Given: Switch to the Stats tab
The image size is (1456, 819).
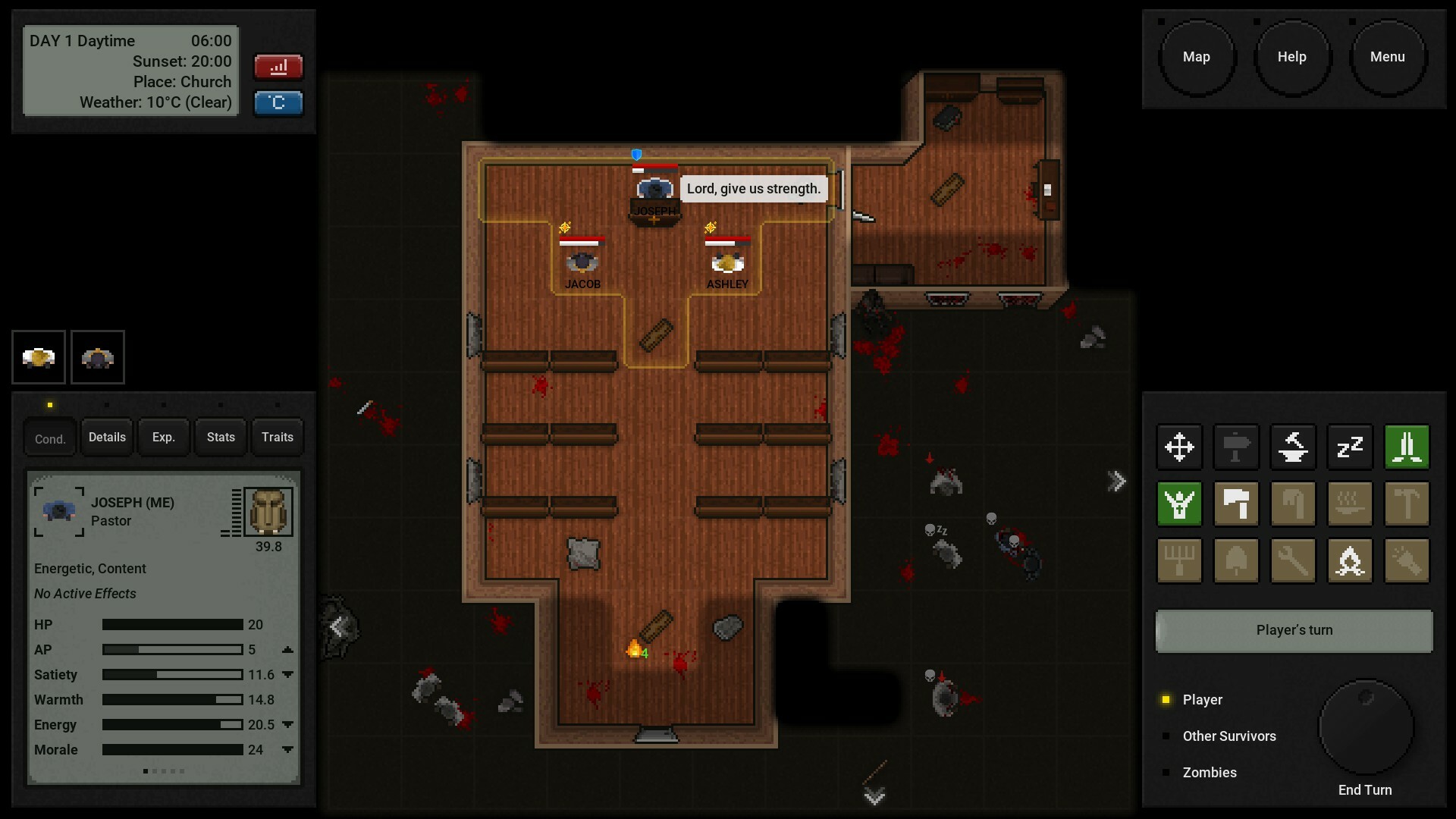Looking at the screenshot, I should click(220, 437).
